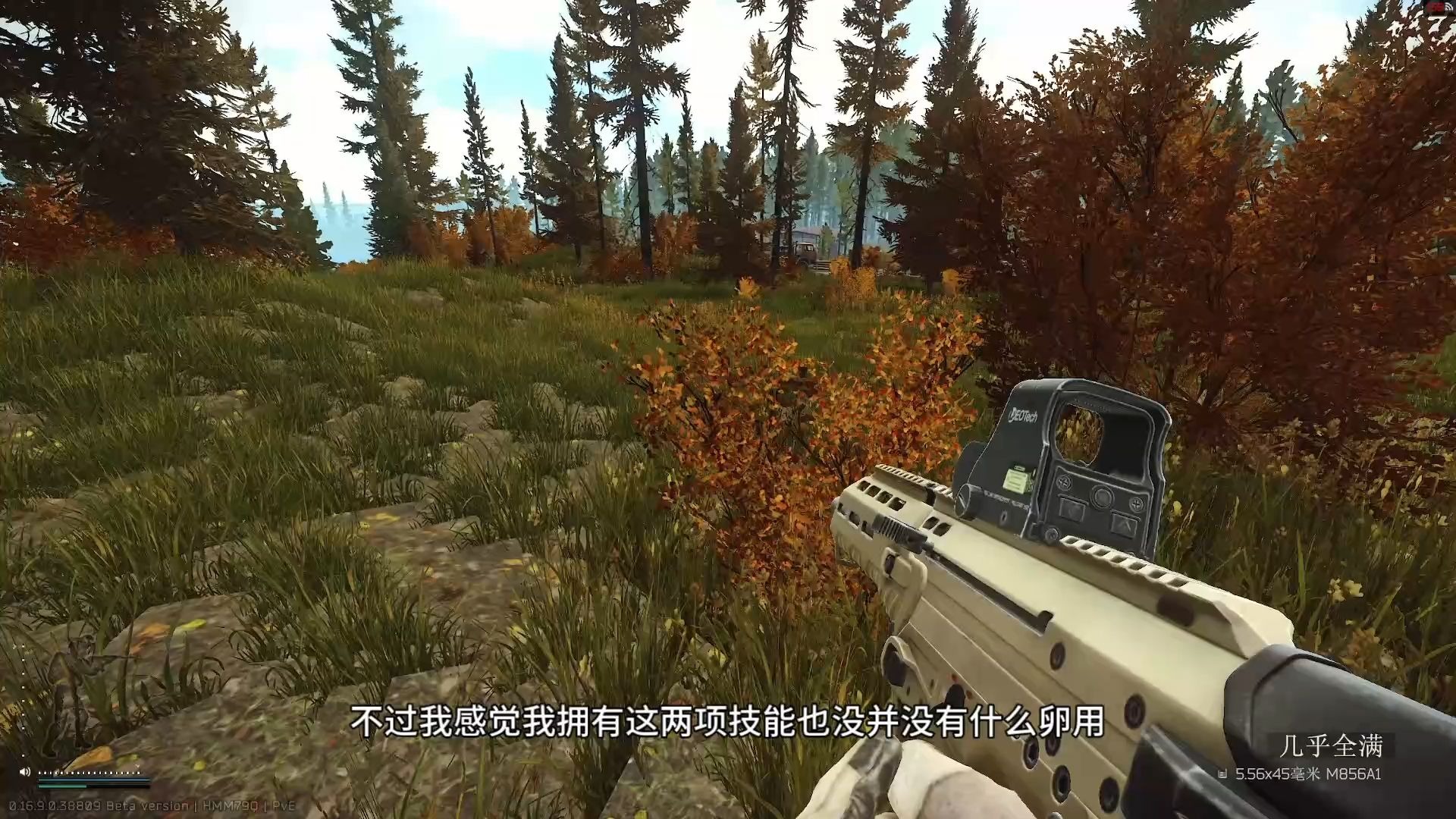1456x819 pixels.
Task: Toggle the speaker icon to unmute voice
Action: pos(25,773)
